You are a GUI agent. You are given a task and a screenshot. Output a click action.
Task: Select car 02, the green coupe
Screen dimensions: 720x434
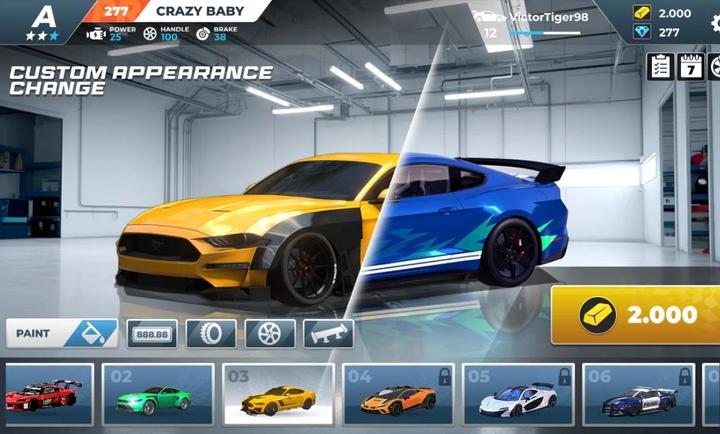pos(158,395)
